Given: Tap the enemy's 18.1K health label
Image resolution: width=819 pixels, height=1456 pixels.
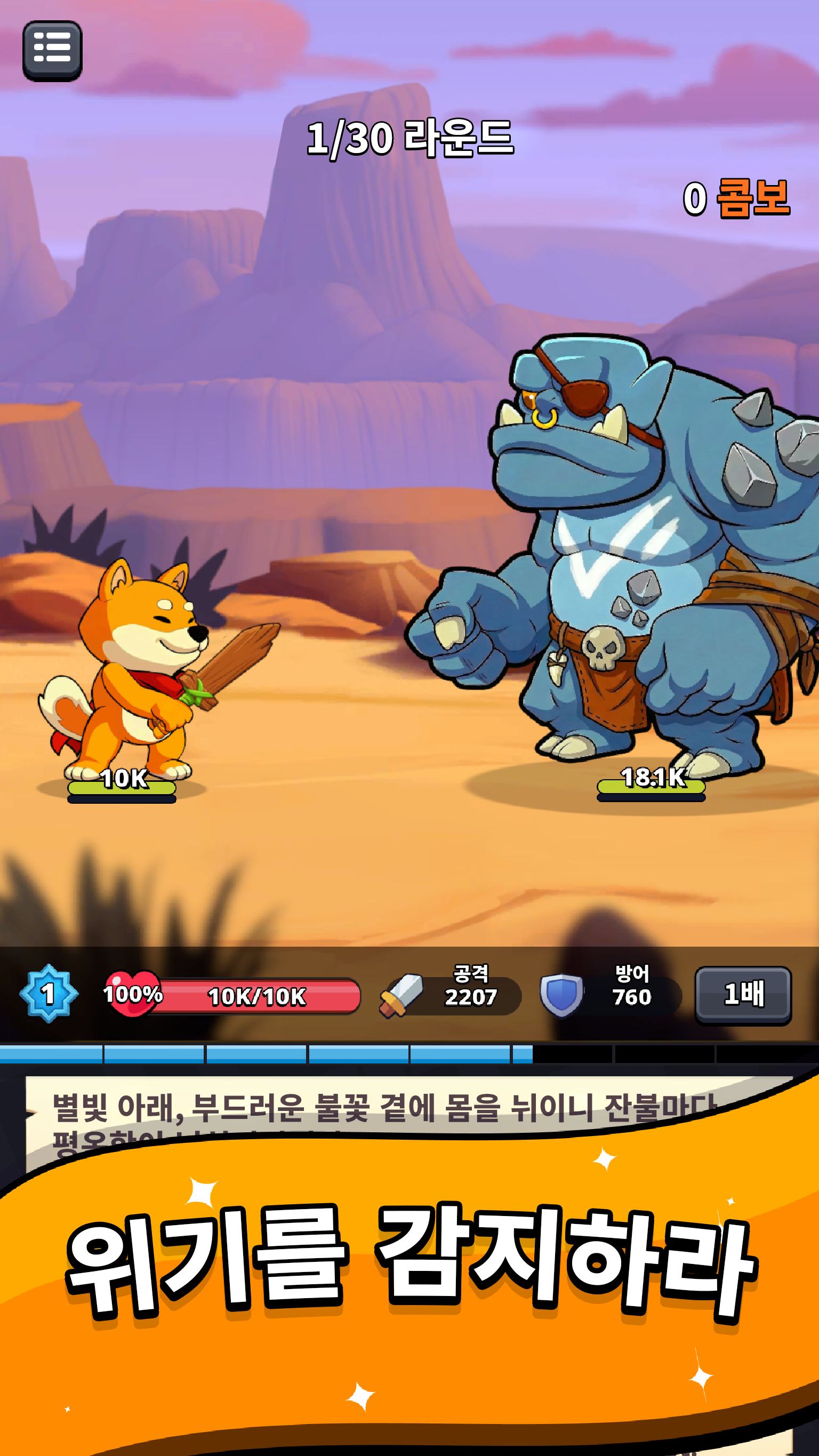Looking at the screenshot, I should click(653, 777).
